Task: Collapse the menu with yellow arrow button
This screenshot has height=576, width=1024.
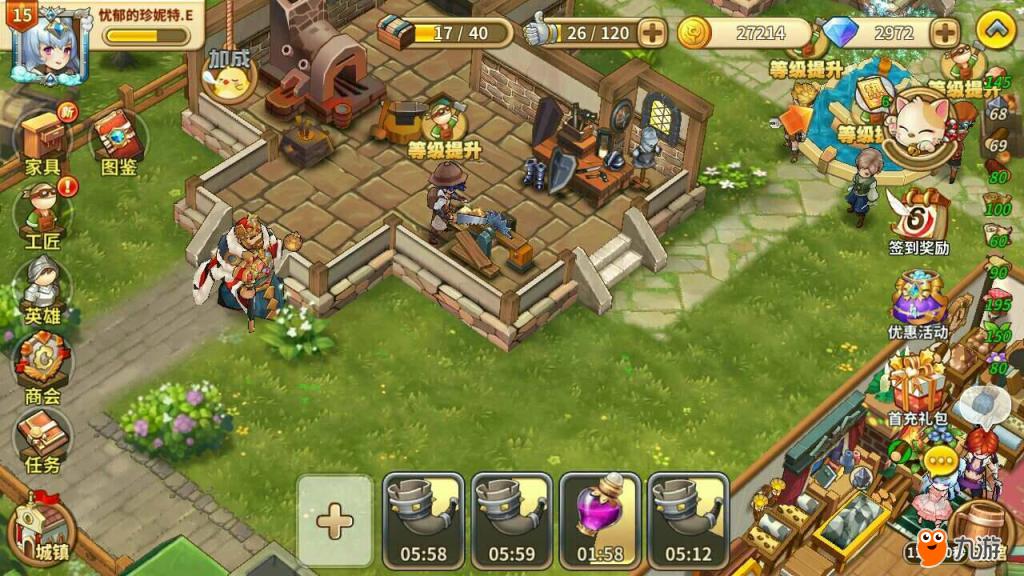Action: coord(995,31)
